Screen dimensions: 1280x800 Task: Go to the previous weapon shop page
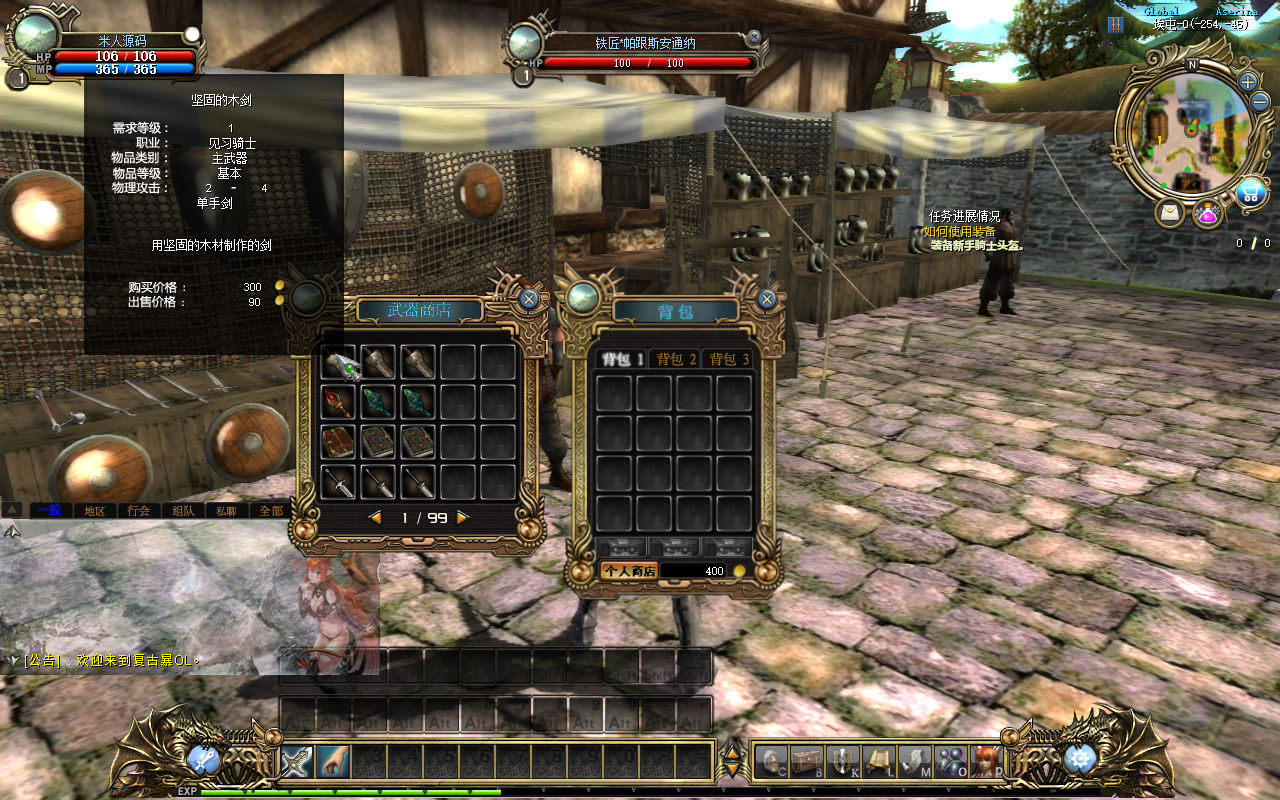point(376,517)
